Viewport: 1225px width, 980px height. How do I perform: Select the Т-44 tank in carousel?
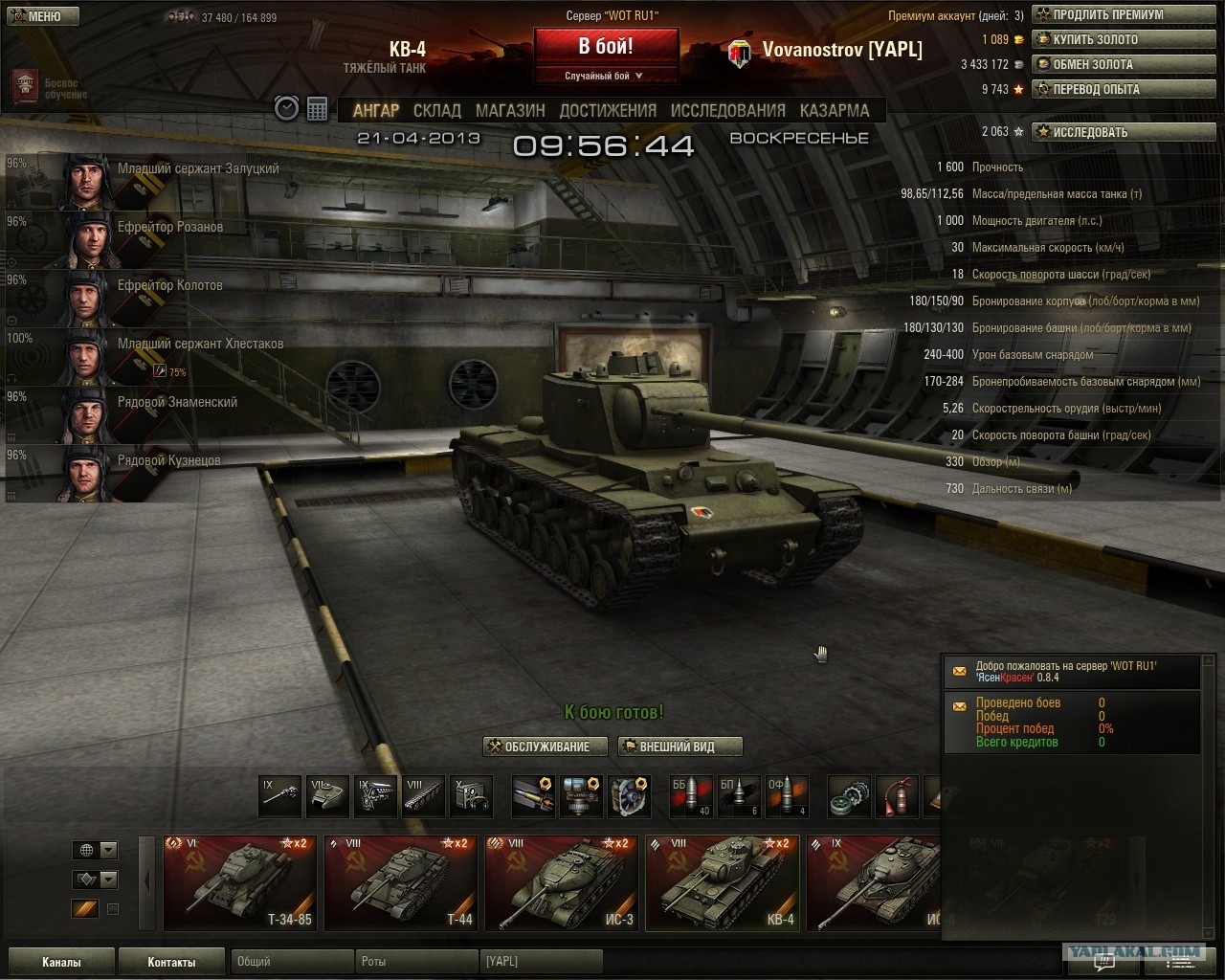400,883
